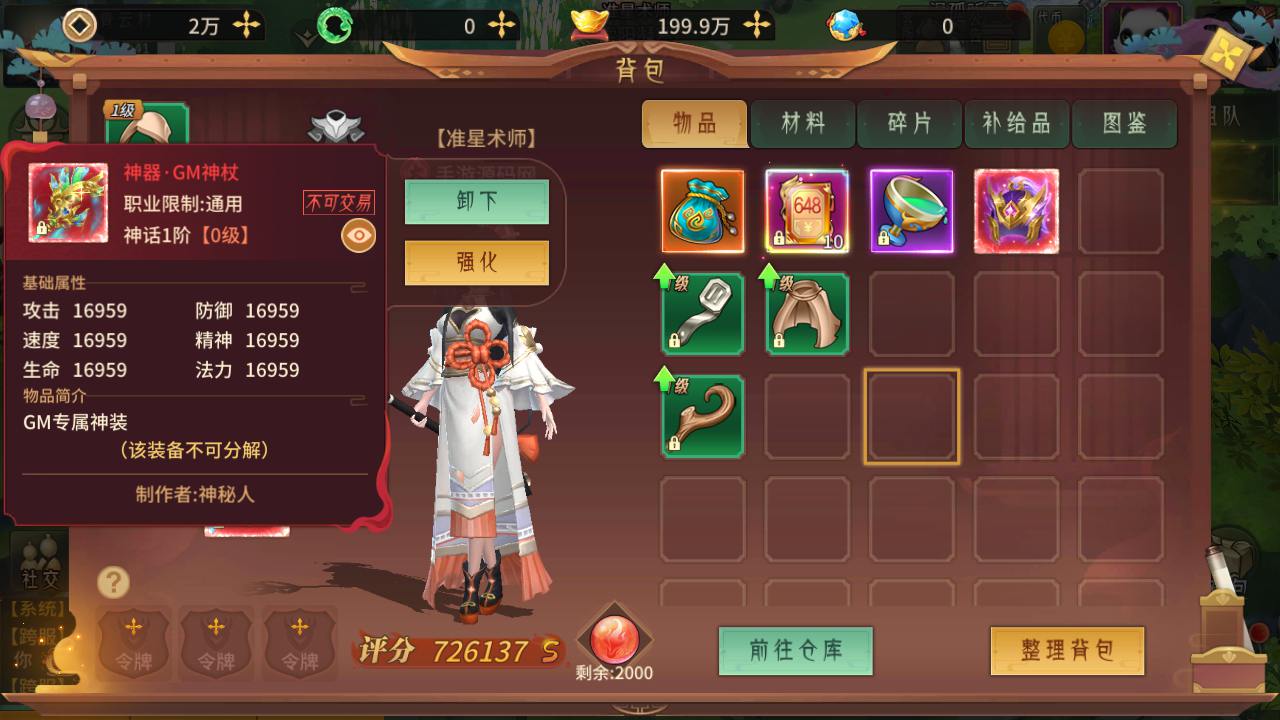The width and height of the screenshot is (1280, 720).
Task: Pick the purple gold helmet item
Action: (1016, 211)
